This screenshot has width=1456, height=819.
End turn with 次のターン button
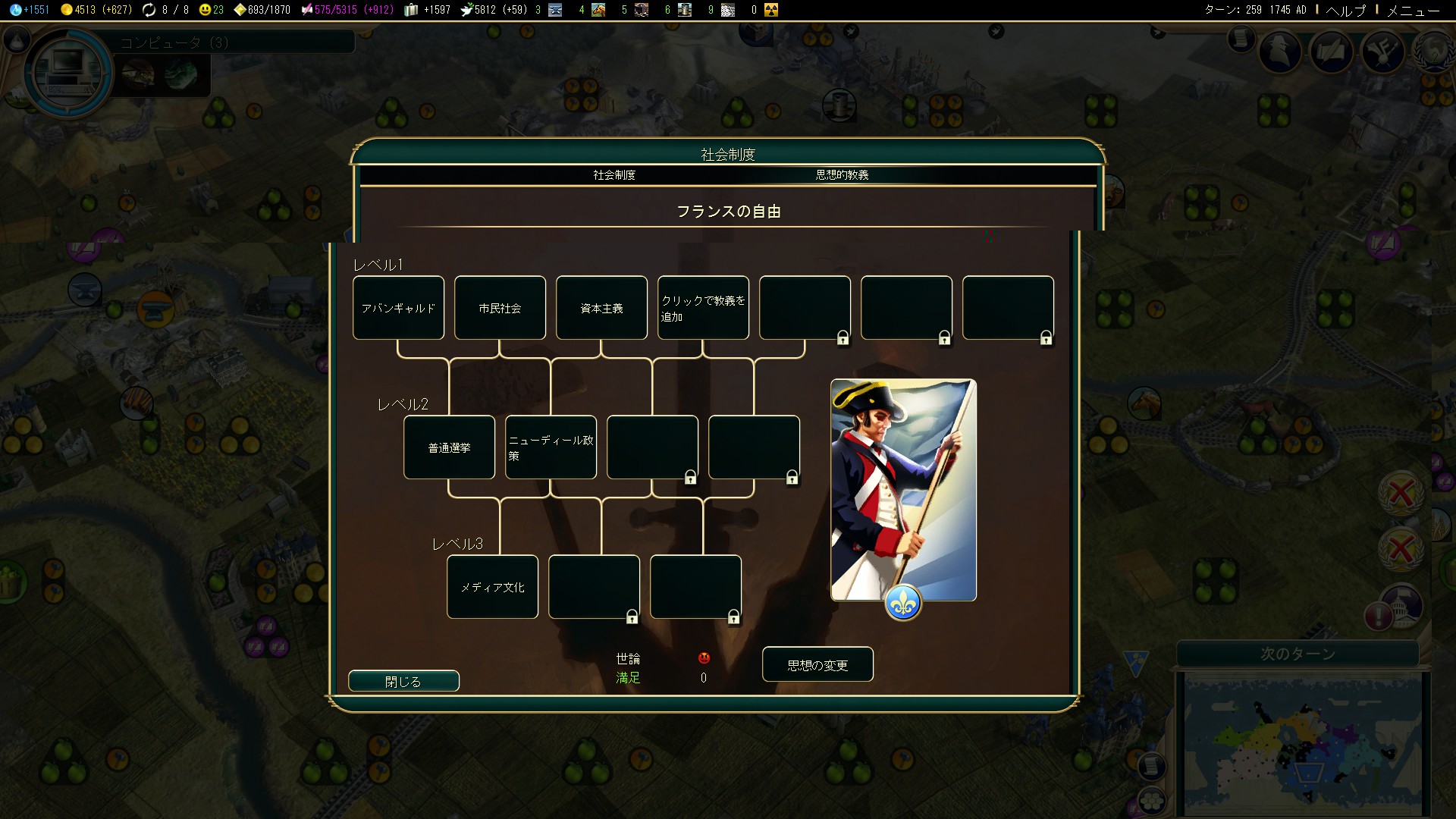[x=1298, y=654]
